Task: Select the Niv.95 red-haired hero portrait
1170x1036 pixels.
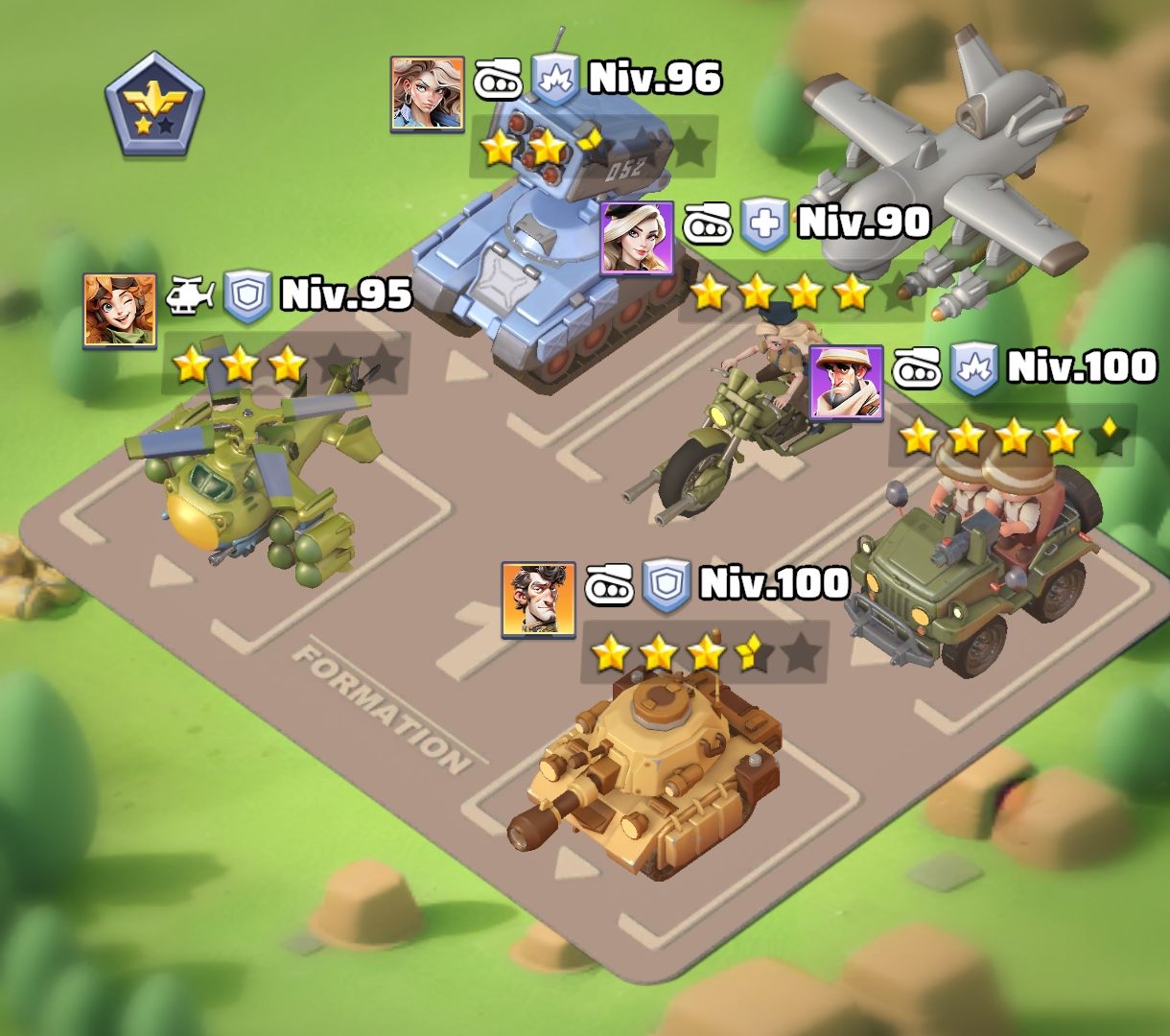Action: 120,309
